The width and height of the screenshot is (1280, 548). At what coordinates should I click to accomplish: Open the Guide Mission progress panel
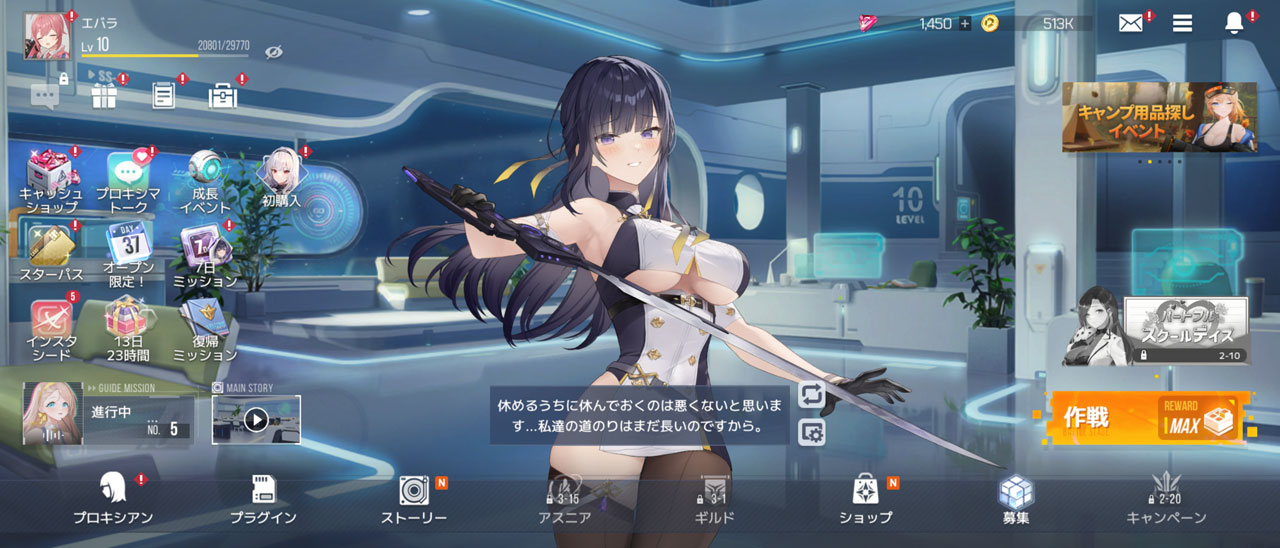coord(108,414)
